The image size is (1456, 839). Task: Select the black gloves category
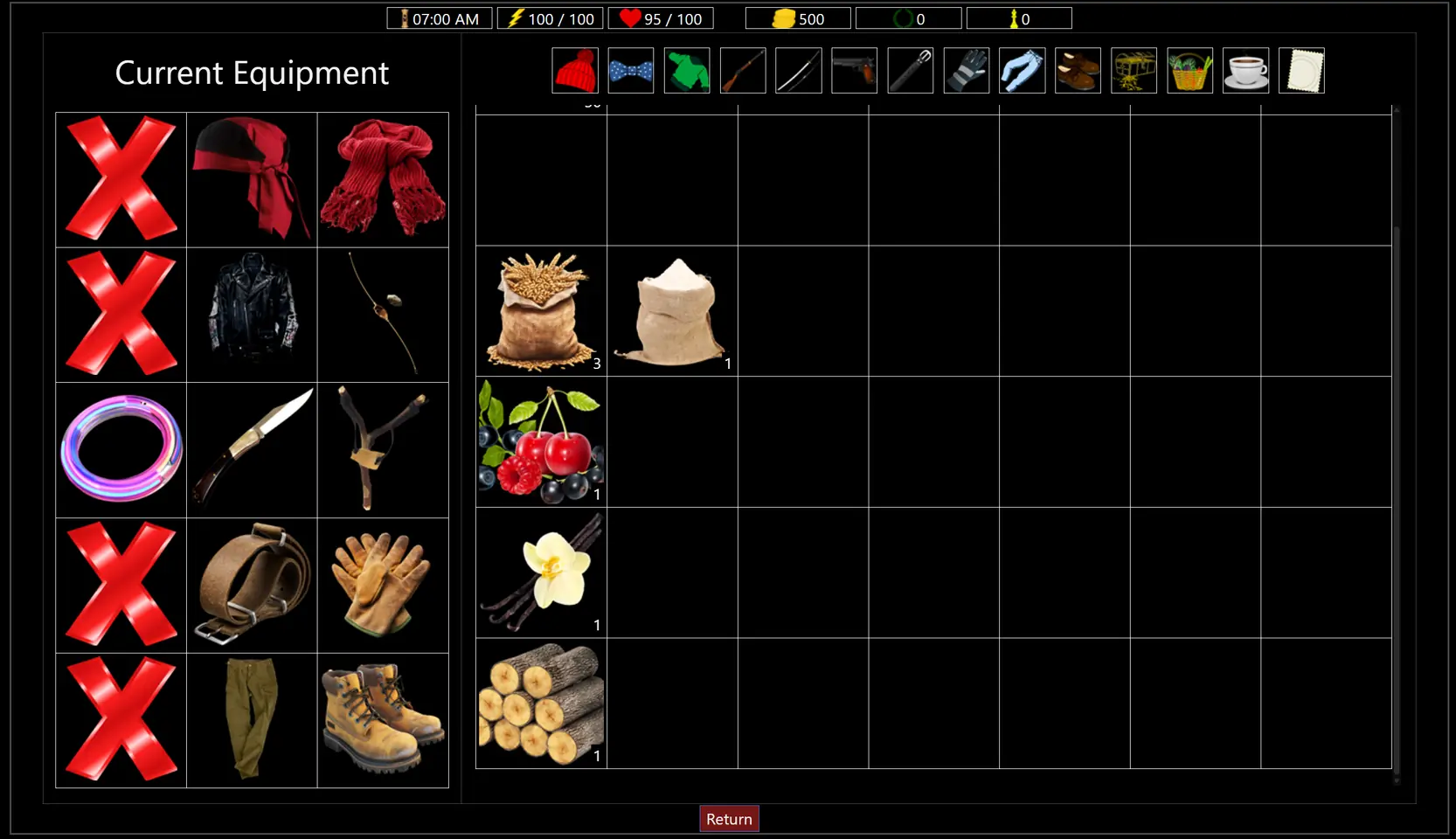(966, 71)
